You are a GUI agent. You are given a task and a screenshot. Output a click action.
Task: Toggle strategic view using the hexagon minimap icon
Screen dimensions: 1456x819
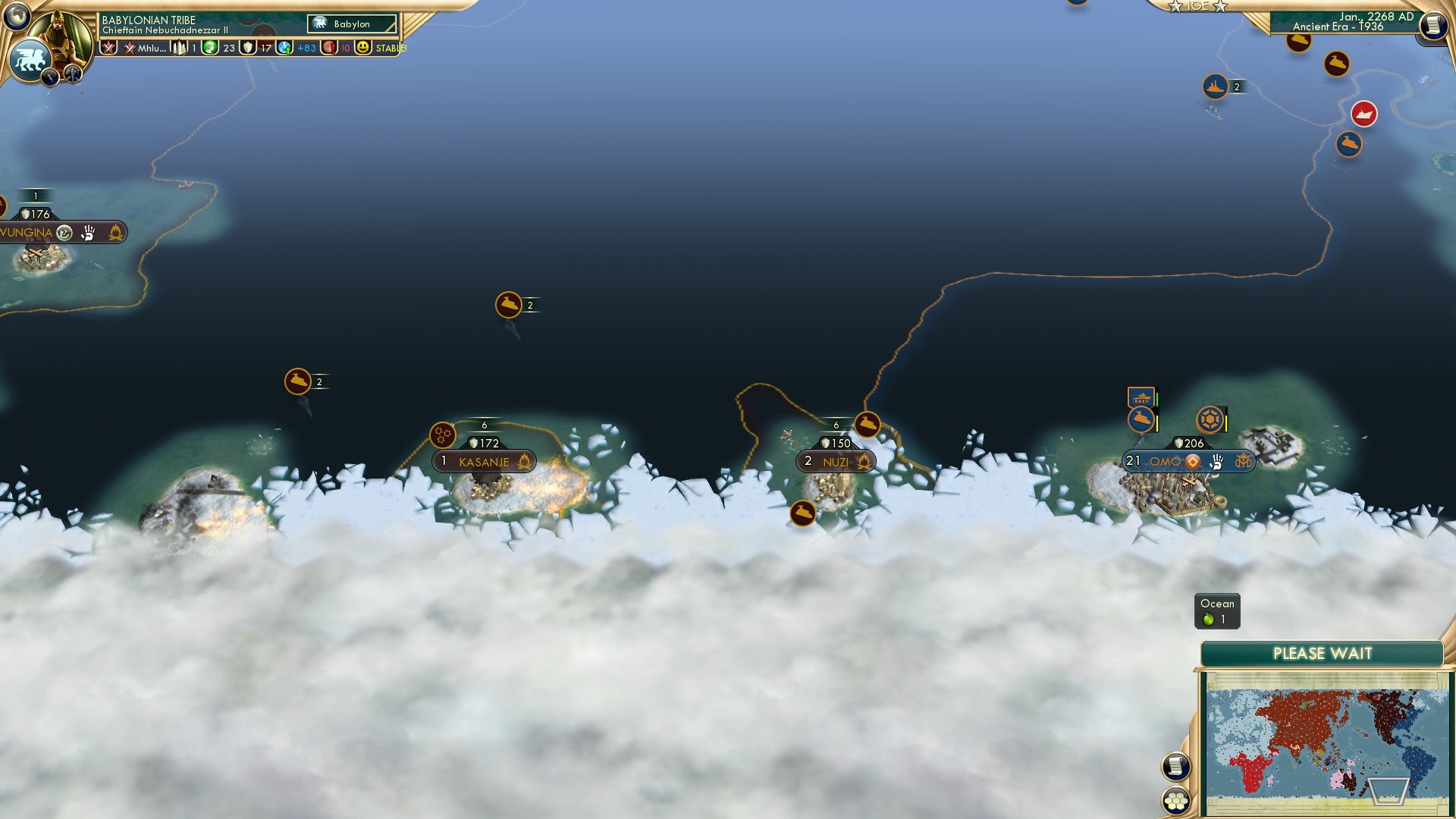point(1176,801)
